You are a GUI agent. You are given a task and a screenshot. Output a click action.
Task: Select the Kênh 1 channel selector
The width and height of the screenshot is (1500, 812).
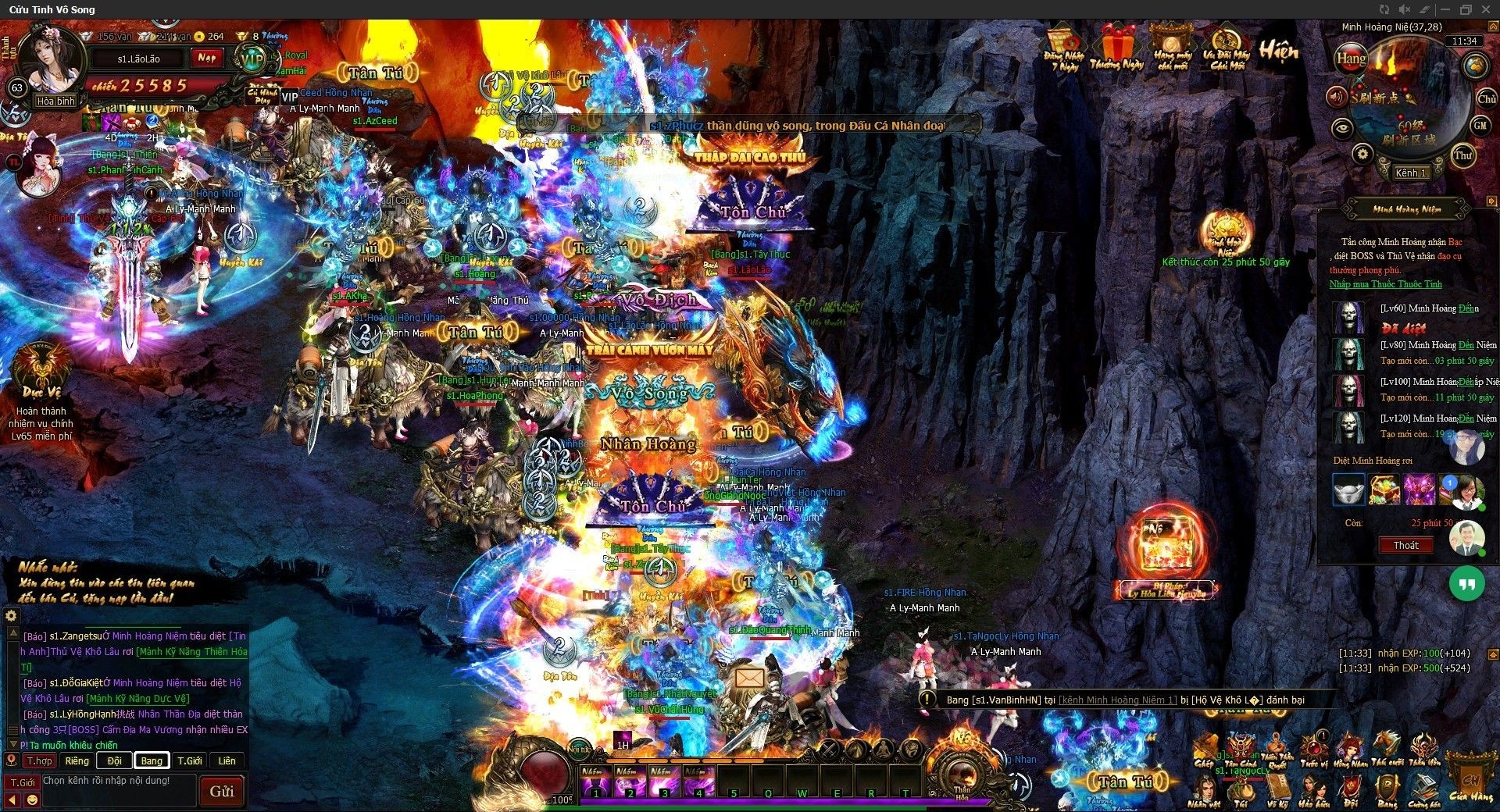pos(1411,173)
